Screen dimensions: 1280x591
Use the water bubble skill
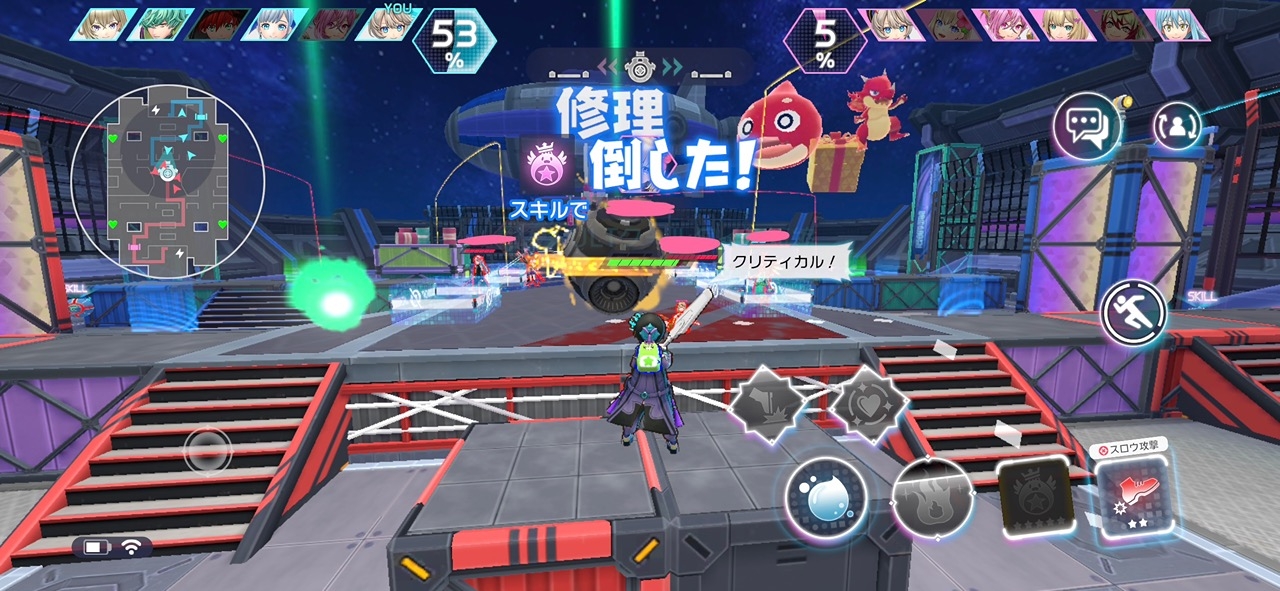point(824,496)
